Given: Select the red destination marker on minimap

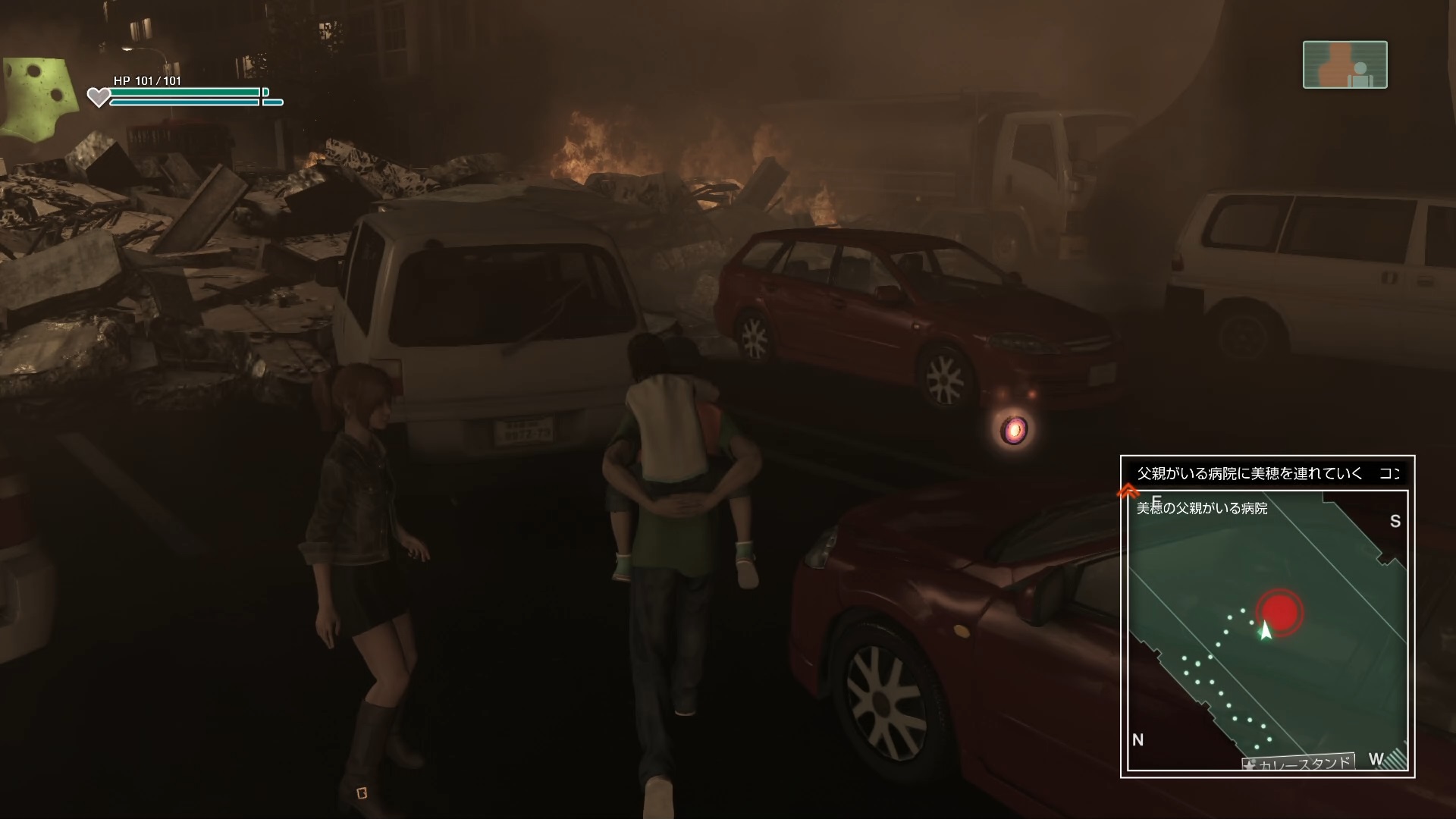Looking at the screenshot, I should 1279,609.
